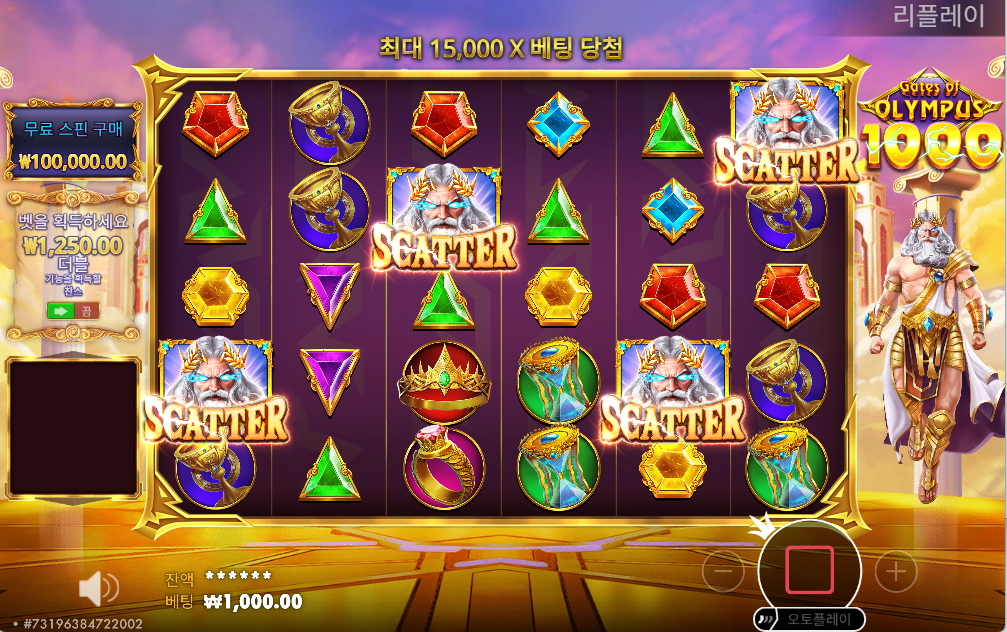Decrease the bet with the minus button
This screenshot has width=1007, height=632.
[723, 571]
